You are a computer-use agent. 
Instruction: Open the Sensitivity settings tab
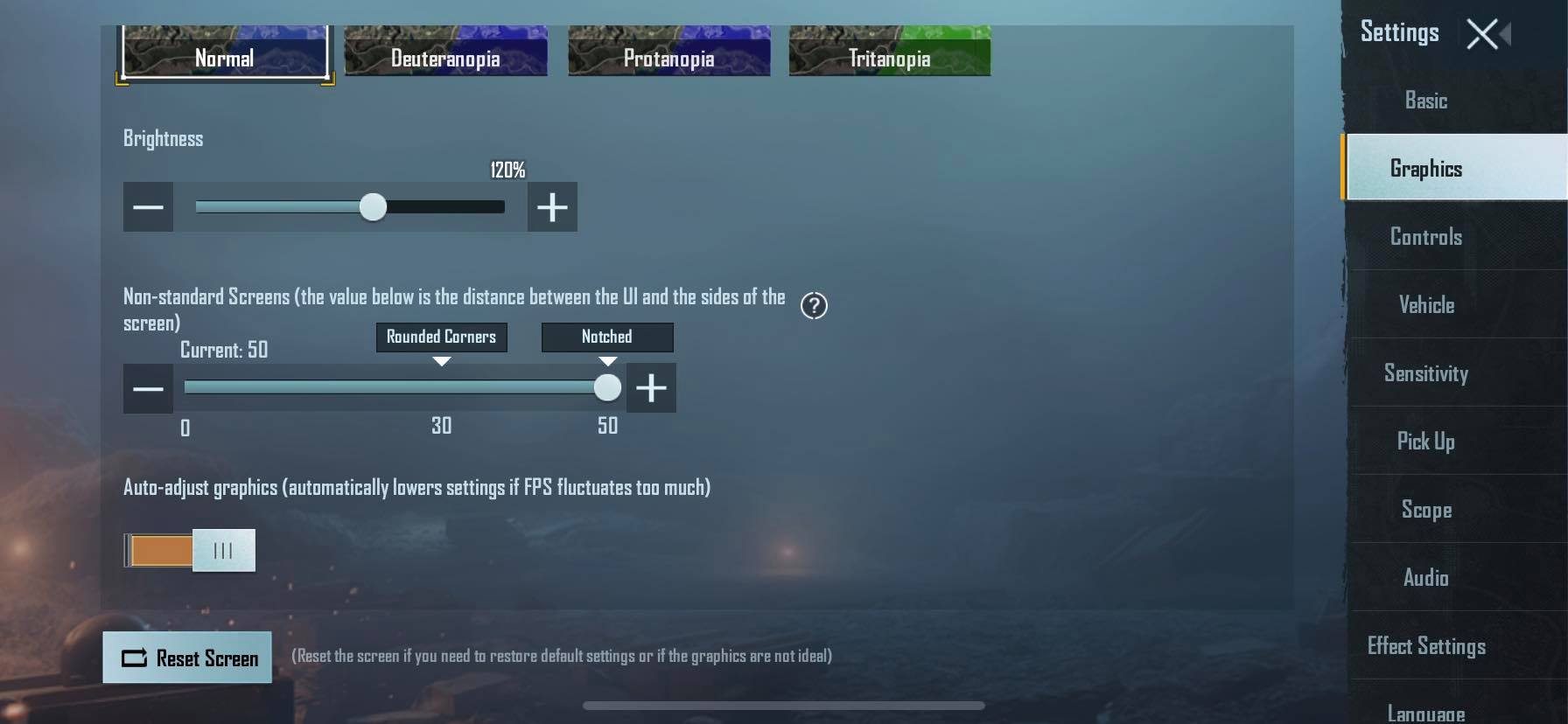[x=1426, y=373]
